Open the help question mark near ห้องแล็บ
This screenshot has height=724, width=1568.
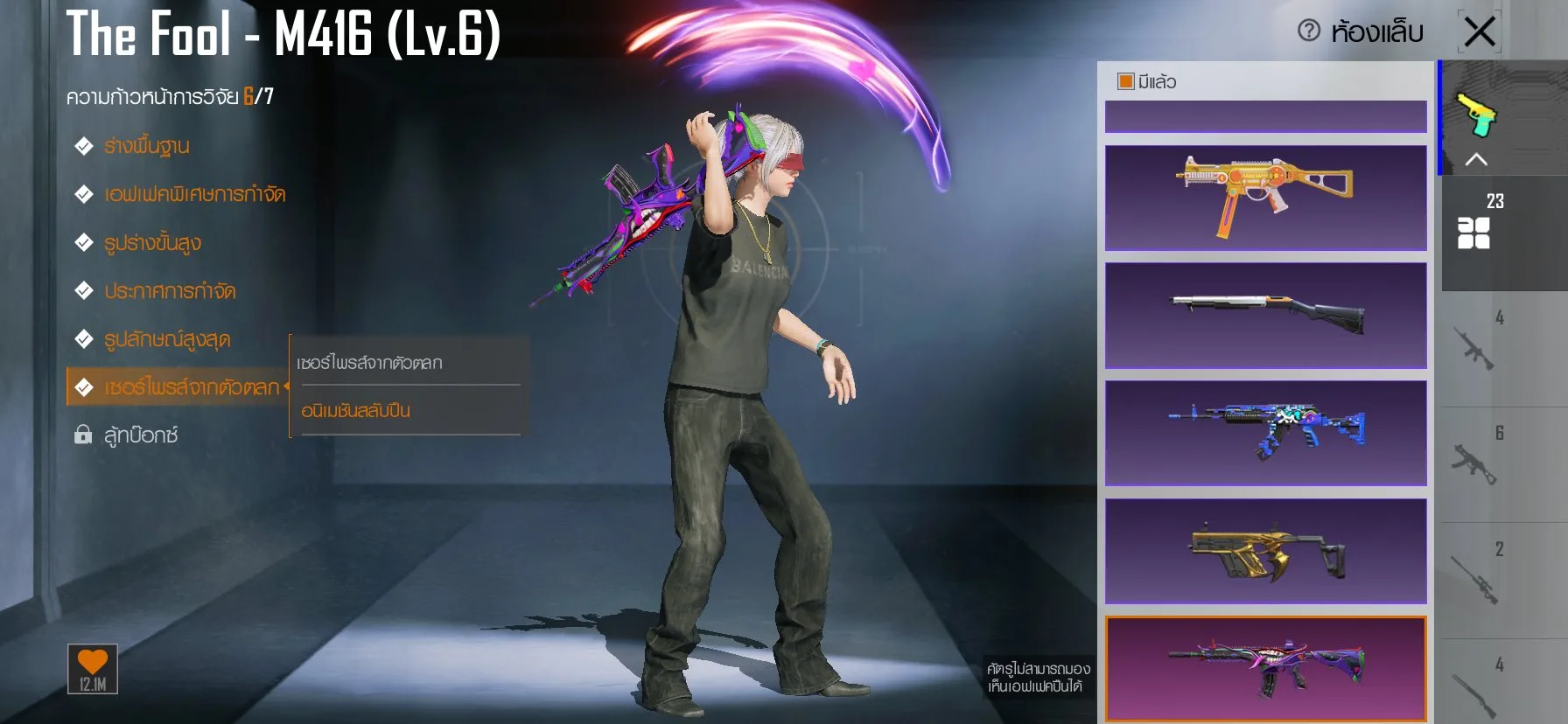pyautogui.click(x=1309, y=29)
